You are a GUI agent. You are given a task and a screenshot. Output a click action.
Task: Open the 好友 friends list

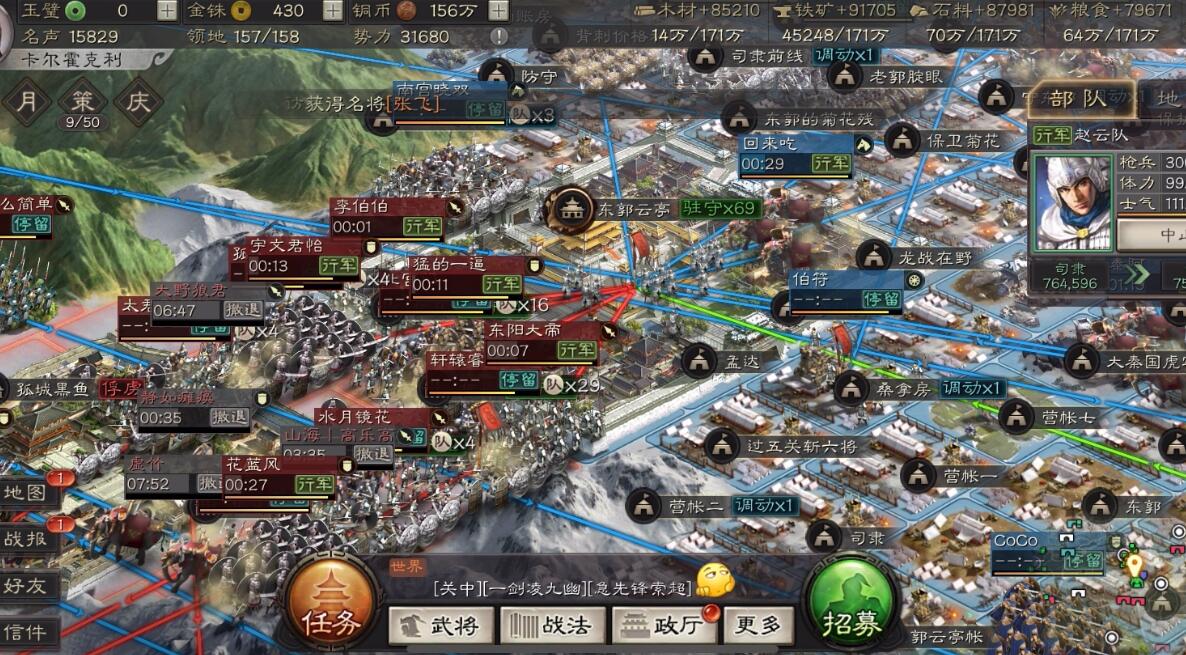(25, 585)
